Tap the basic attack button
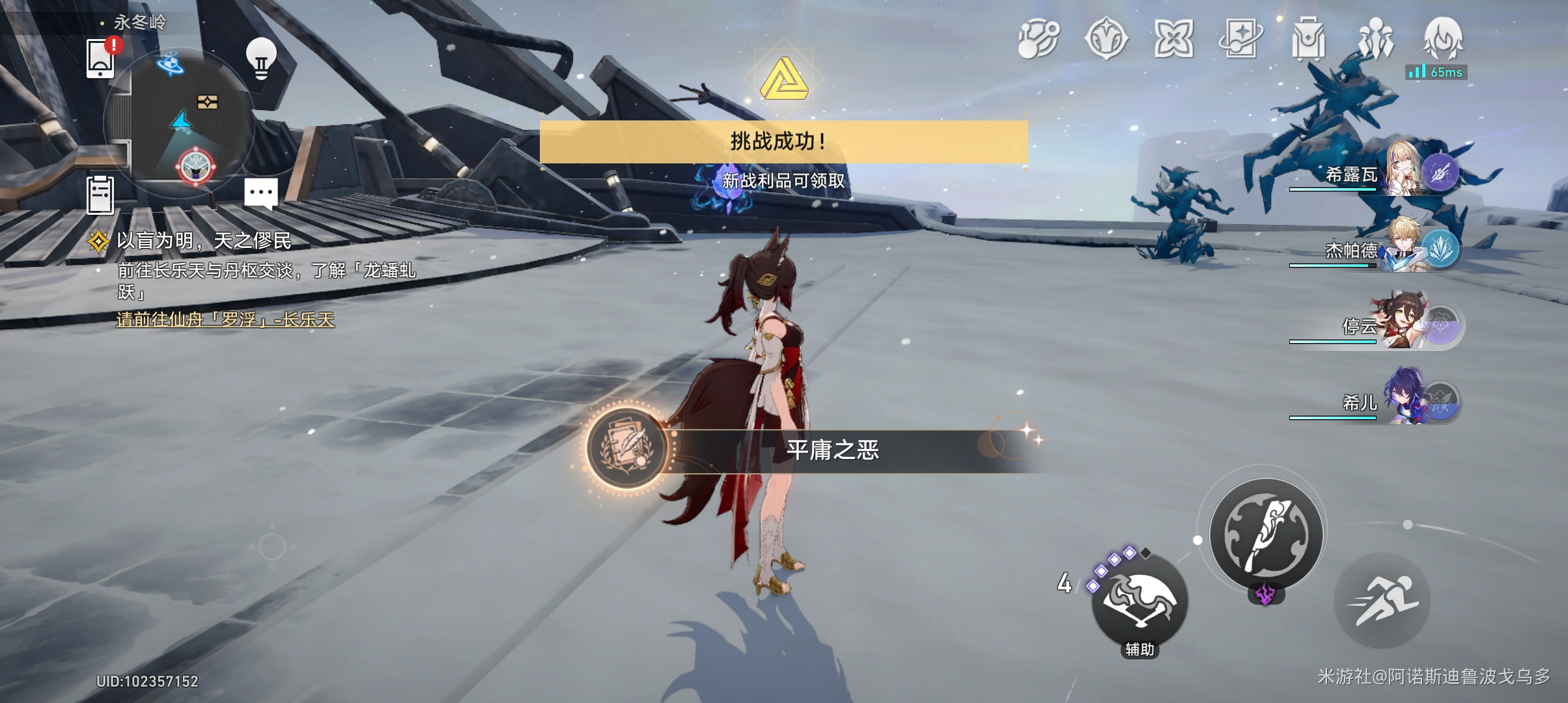Viewport: 1568px width, 703px height. [1266, 534]
